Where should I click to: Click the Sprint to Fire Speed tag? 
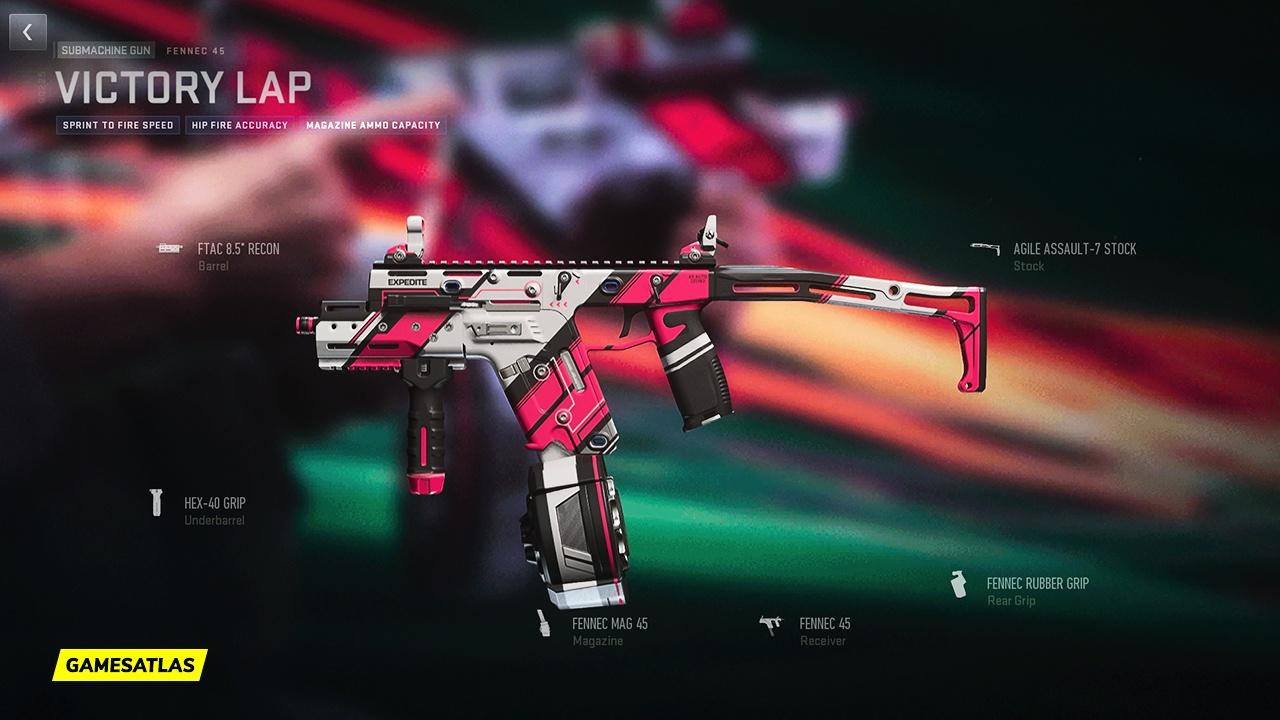pyautogui.click(x=118, y=125)
